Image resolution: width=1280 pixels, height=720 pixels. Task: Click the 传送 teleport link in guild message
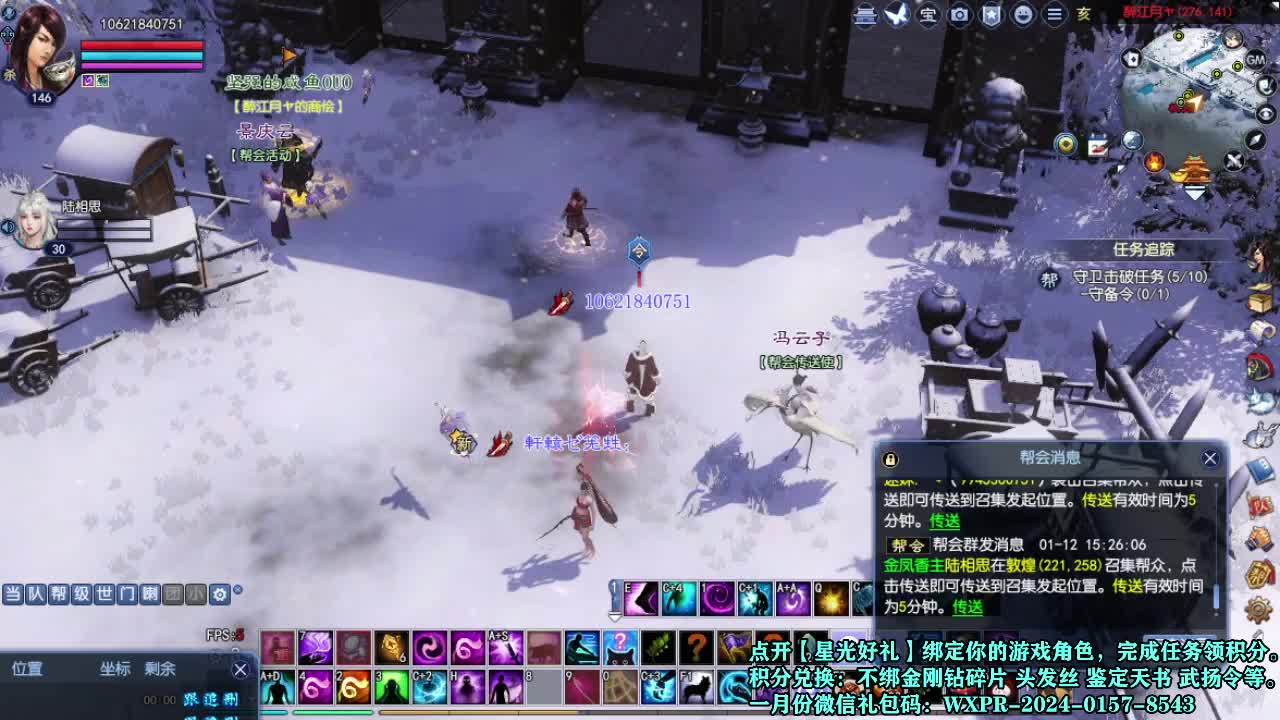(x=967, y=607)
